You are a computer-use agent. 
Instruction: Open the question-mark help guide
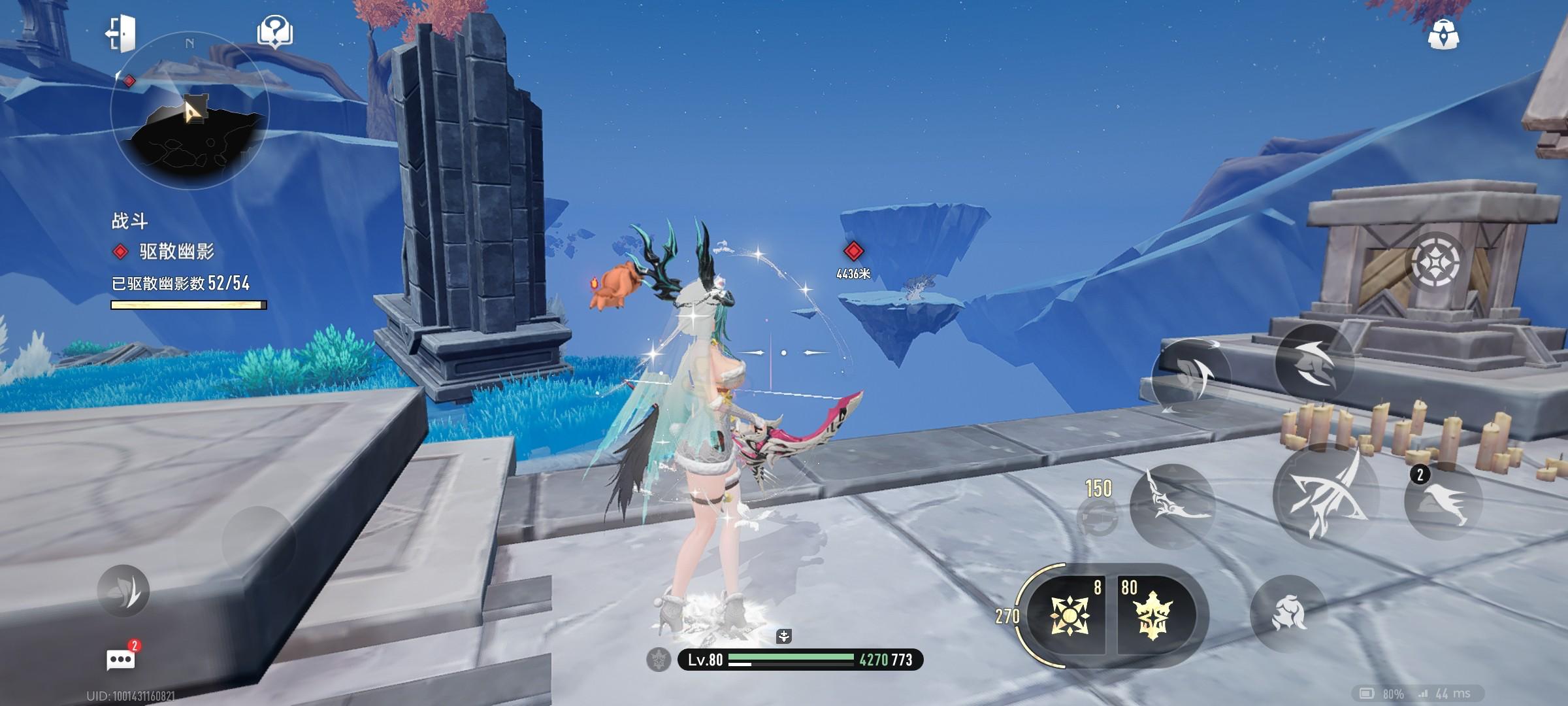pyautogui.click(x=275, y=31)
